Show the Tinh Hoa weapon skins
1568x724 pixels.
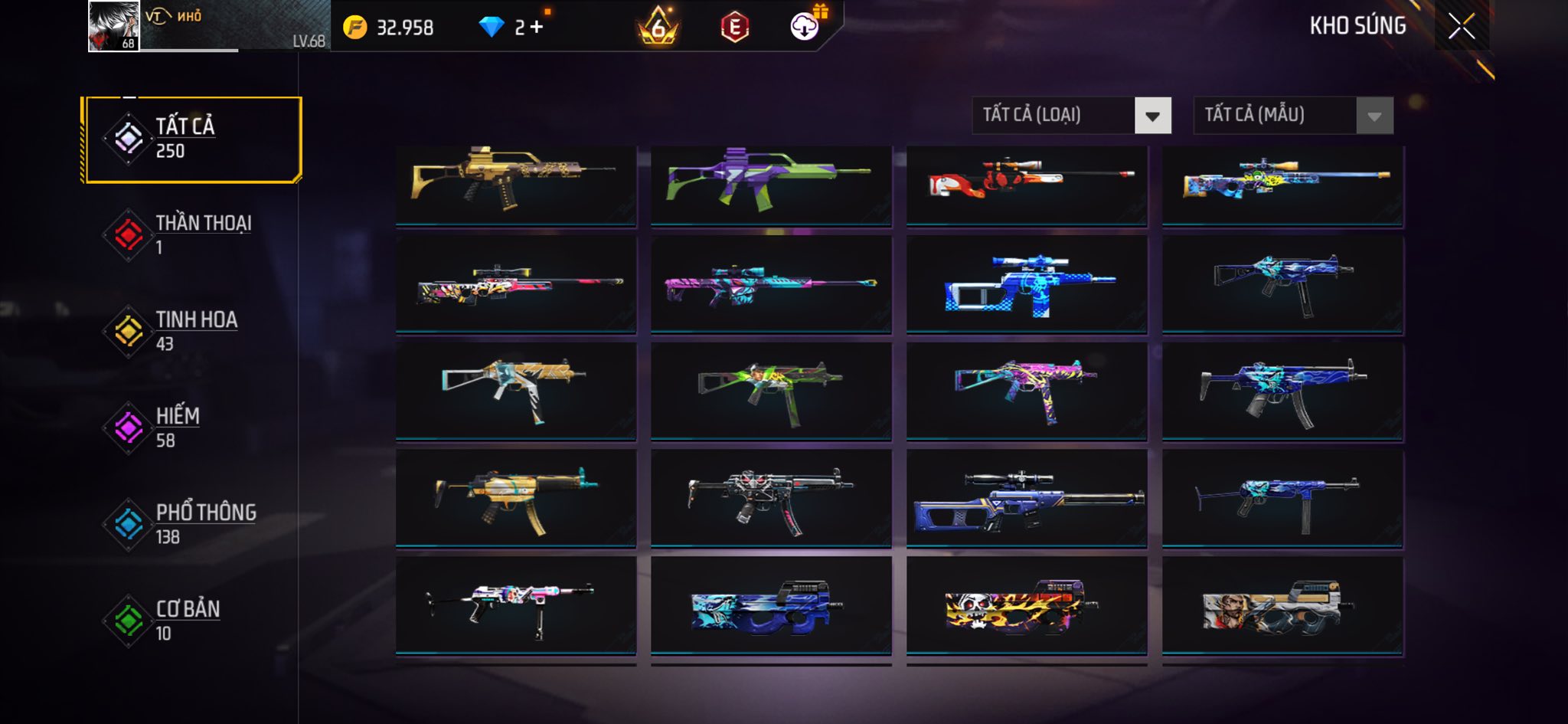(x=191, y=331)
